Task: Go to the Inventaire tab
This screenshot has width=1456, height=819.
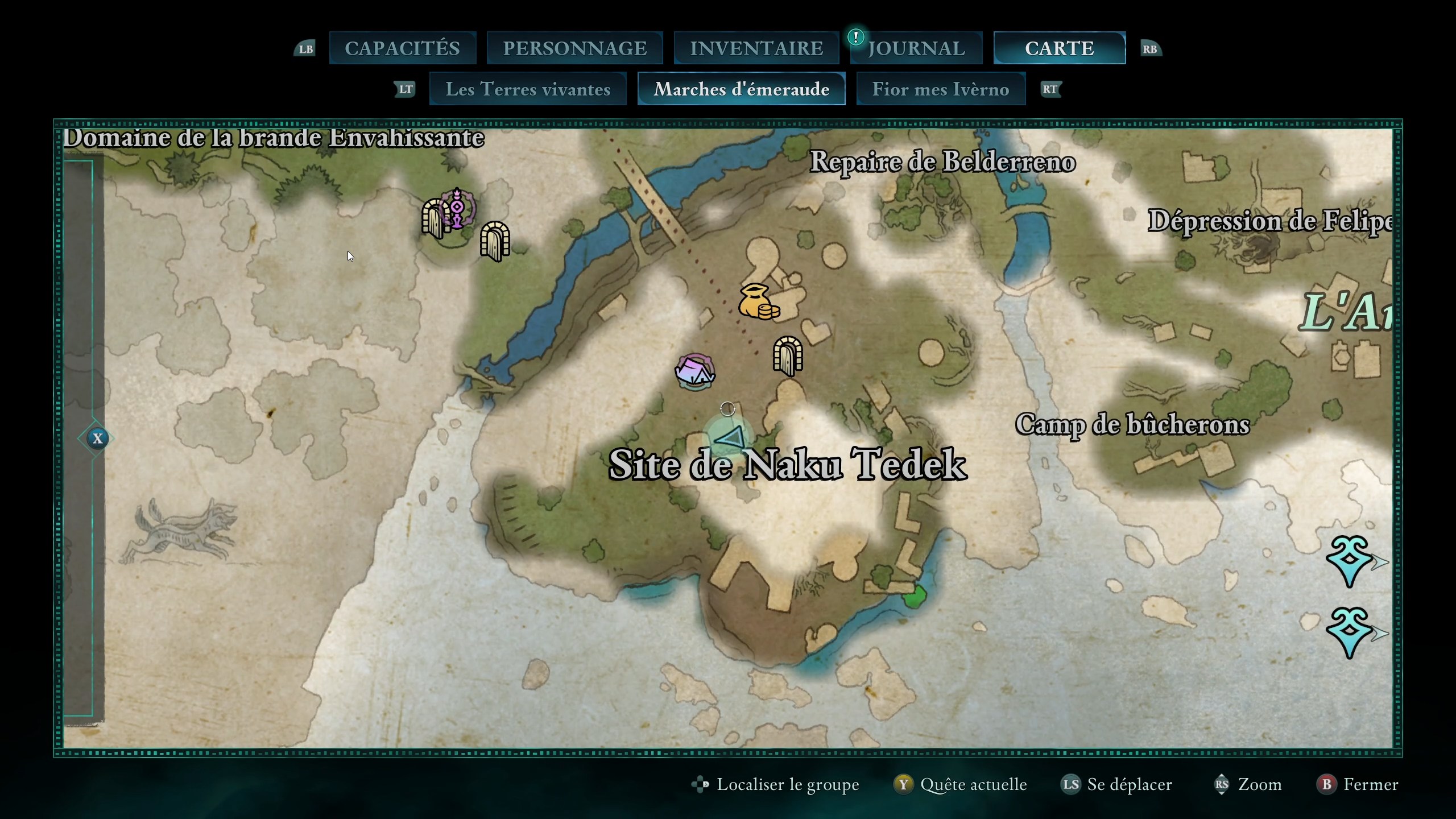Action: pyautogui.click(x=756, y=48)
